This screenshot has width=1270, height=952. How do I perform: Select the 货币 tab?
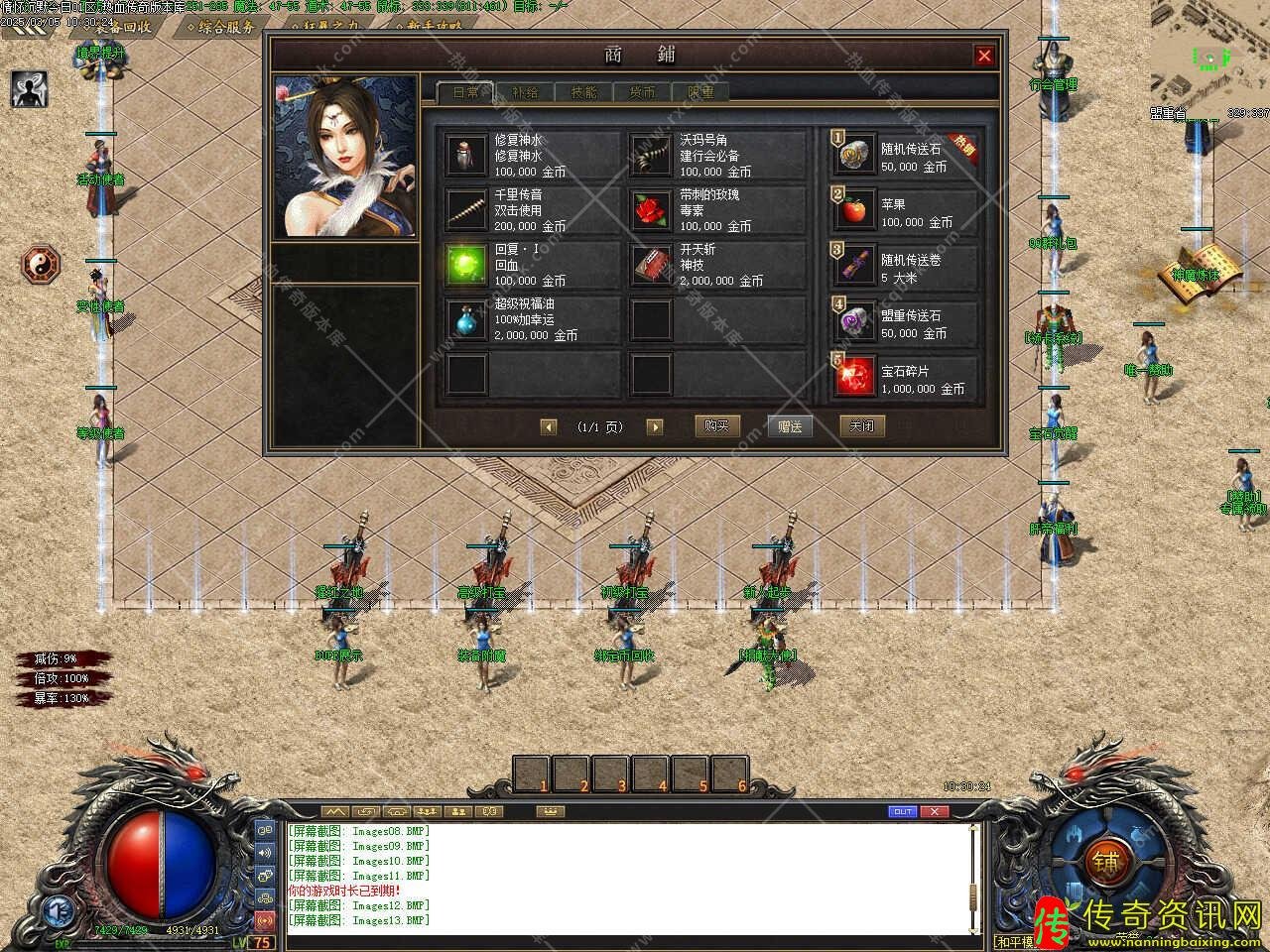pos(642,92)
